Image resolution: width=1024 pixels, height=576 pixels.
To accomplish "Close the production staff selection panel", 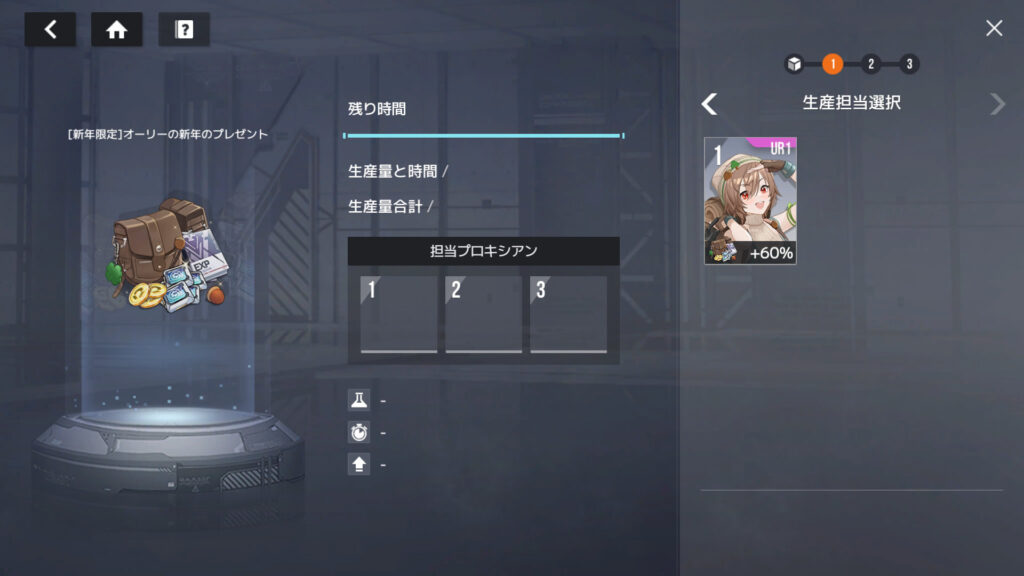I will pyautogui.click(x=993, y=28).
